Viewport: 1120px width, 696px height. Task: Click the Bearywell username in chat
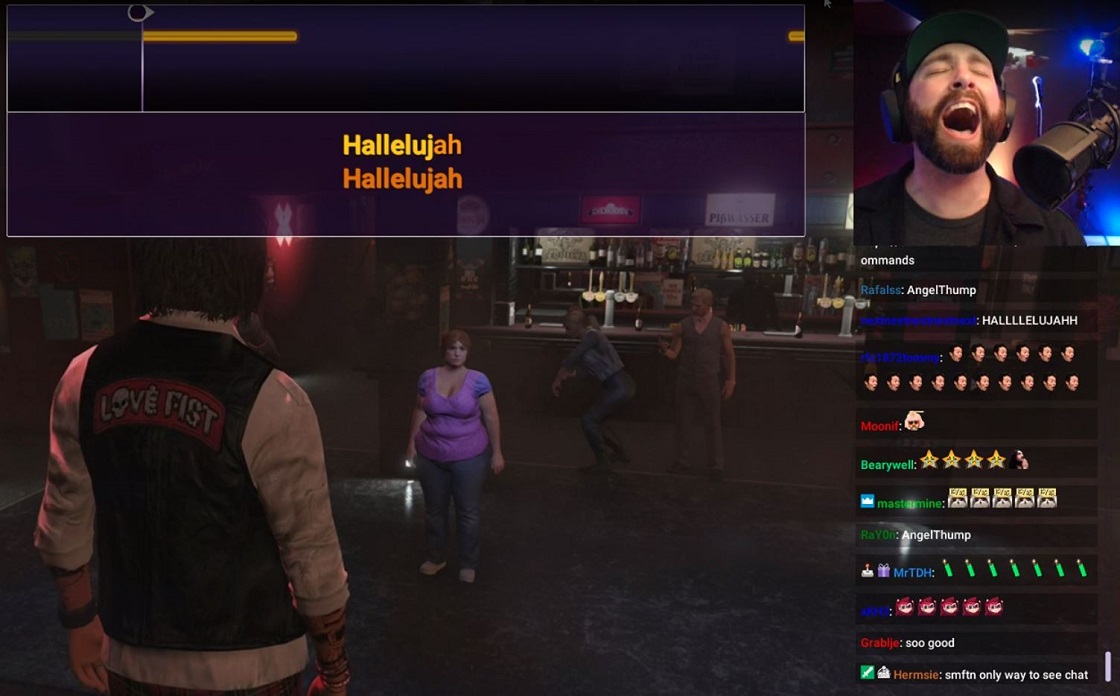(886, 465)
